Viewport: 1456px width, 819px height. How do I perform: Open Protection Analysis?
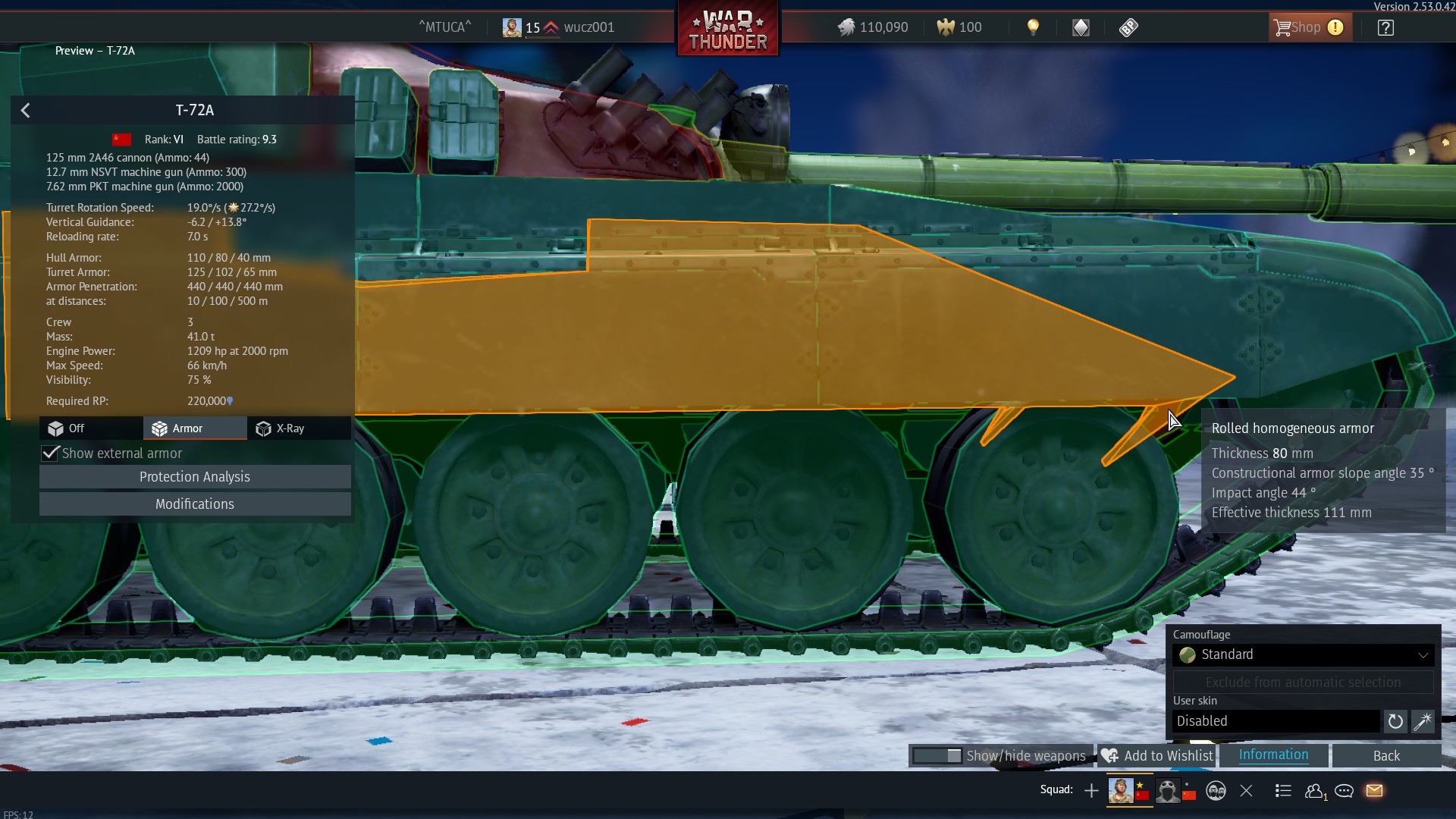tap(194, 476)
